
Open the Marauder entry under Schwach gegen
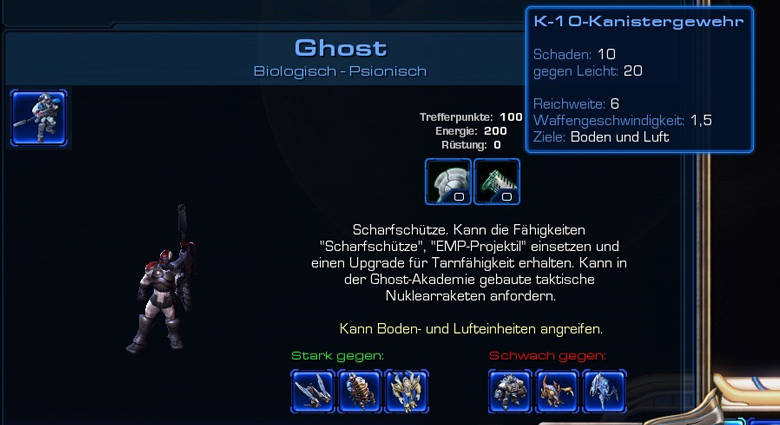click(511, 391)
